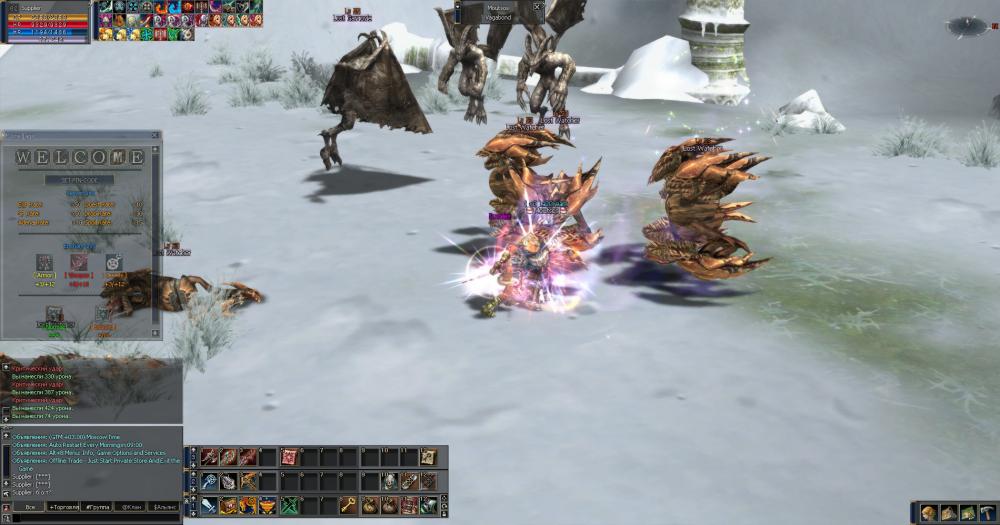
Task: Switch to the $Альянс chat tab
Action: tap(165, 507)
